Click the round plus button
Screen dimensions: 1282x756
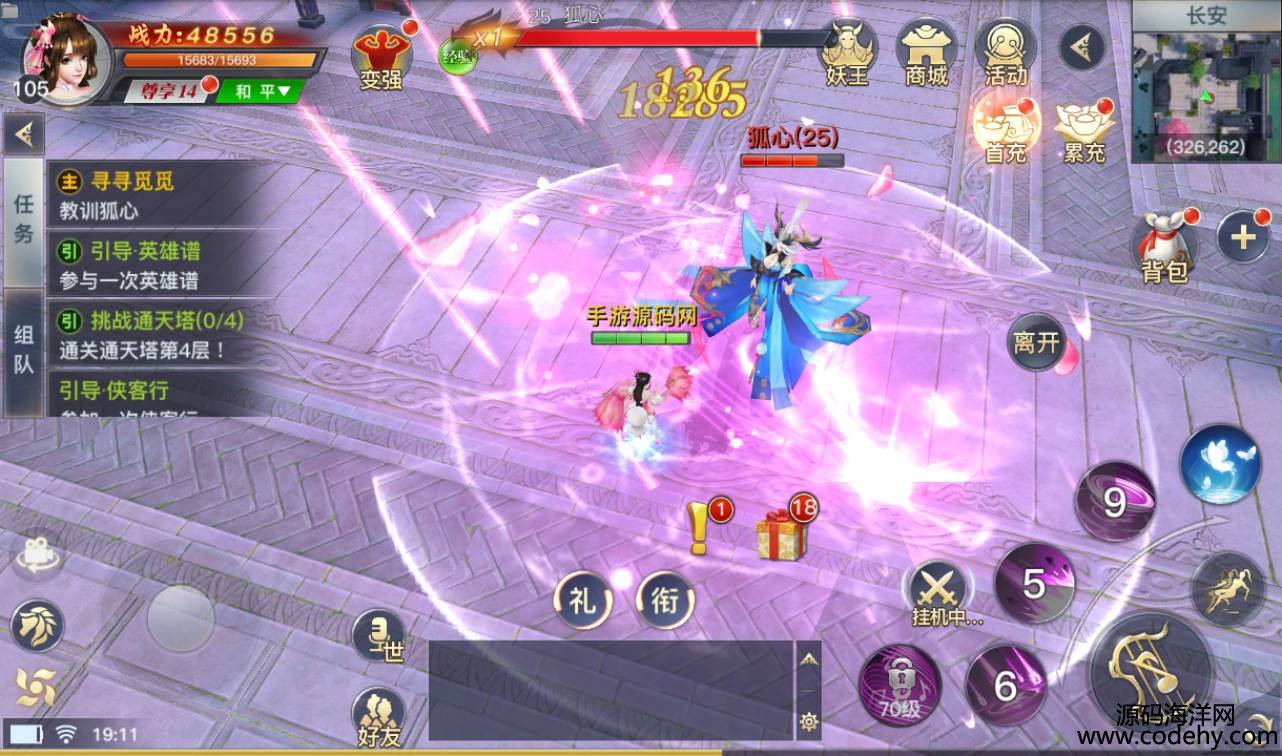pos(1242,237)
